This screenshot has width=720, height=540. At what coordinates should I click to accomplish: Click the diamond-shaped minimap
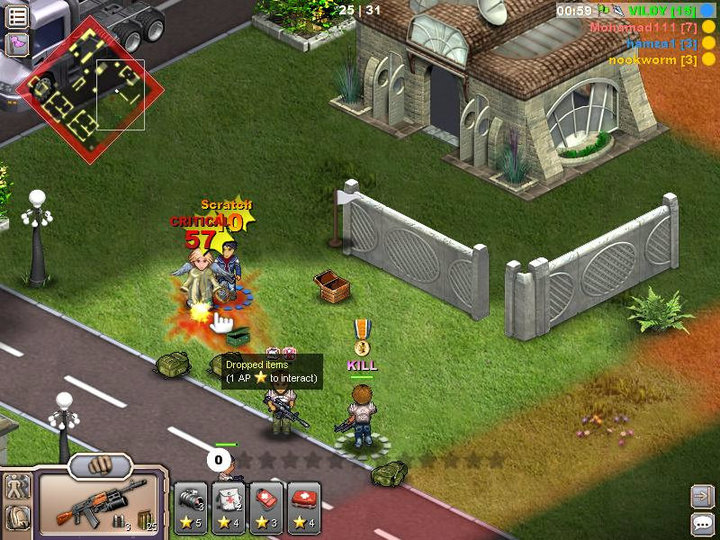[x=89, y=89]
